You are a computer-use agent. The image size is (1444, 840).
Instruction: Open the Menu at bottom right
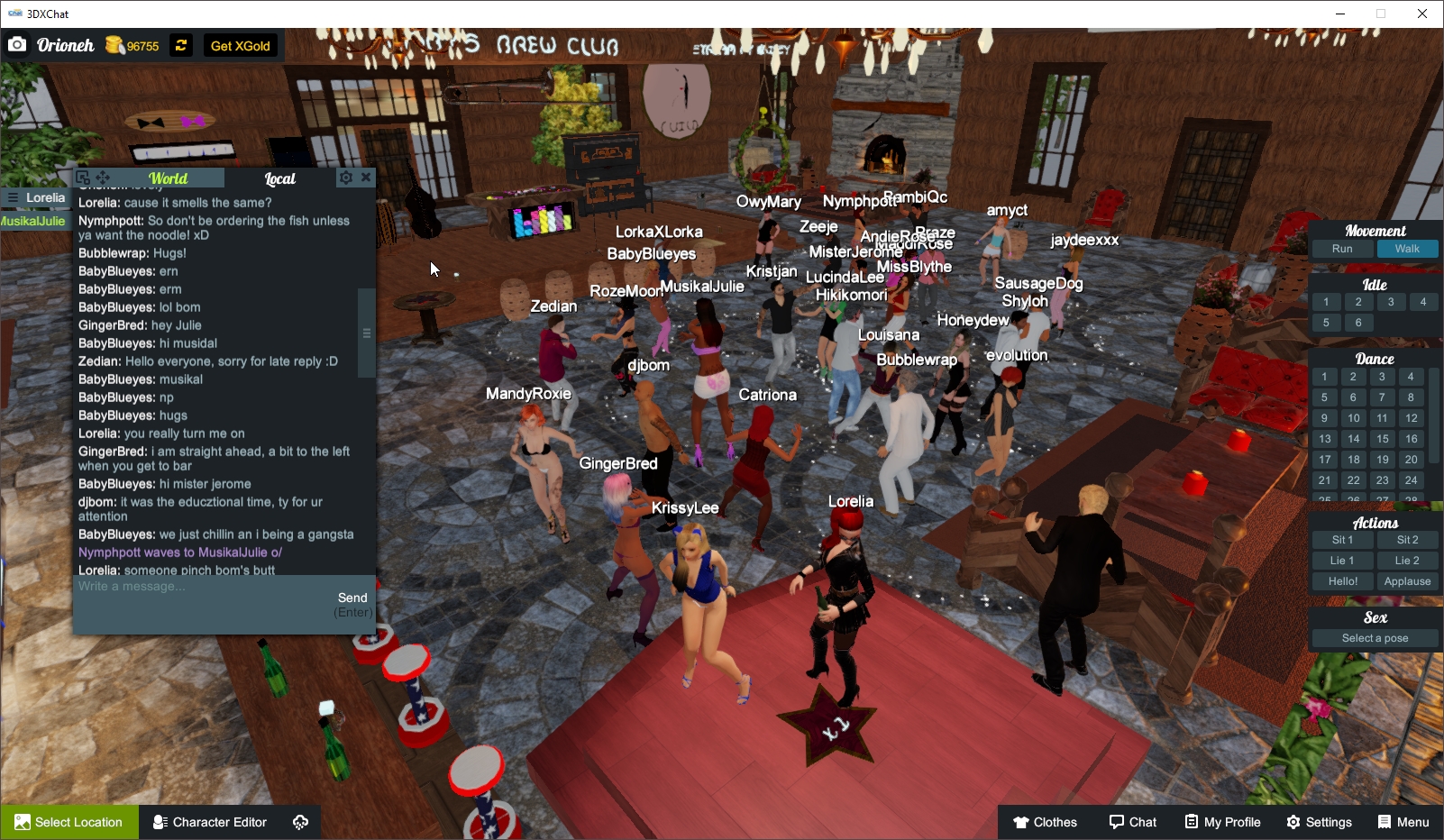(1403, 822)
